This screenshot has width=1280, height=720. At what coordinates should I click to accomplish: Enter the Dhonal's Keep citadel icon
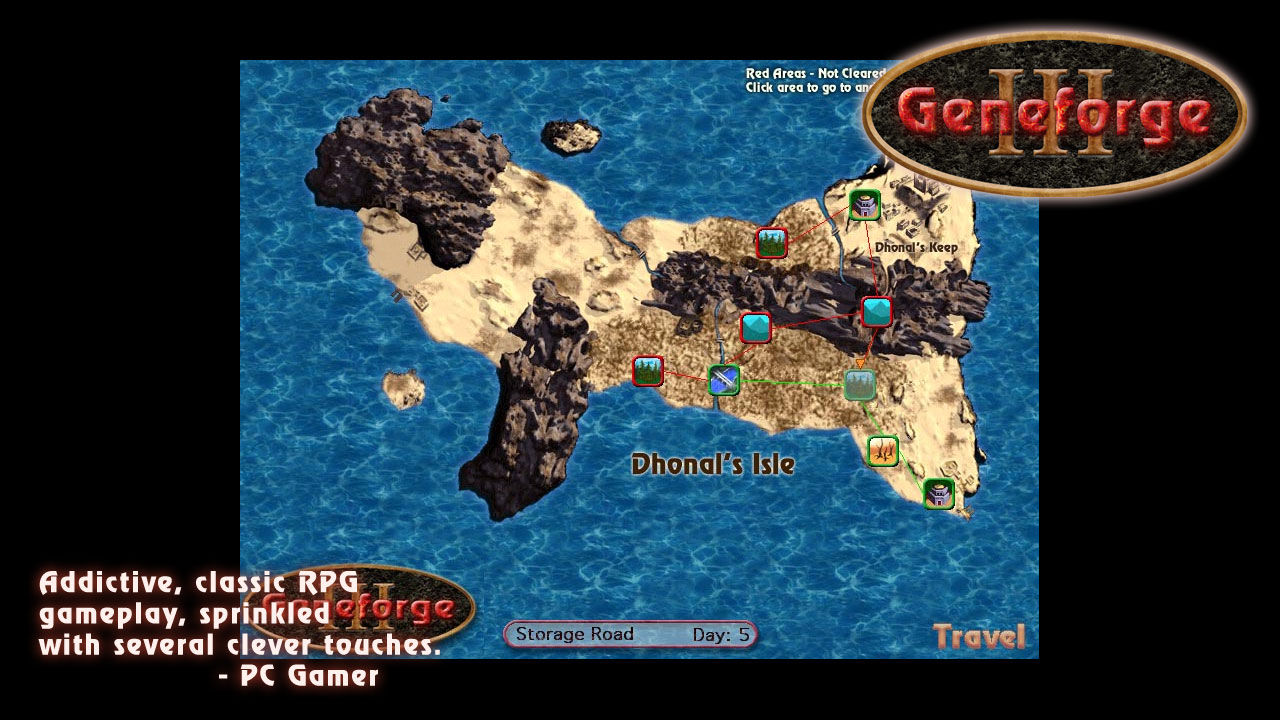pyautogui.click(x=866, y=205)
